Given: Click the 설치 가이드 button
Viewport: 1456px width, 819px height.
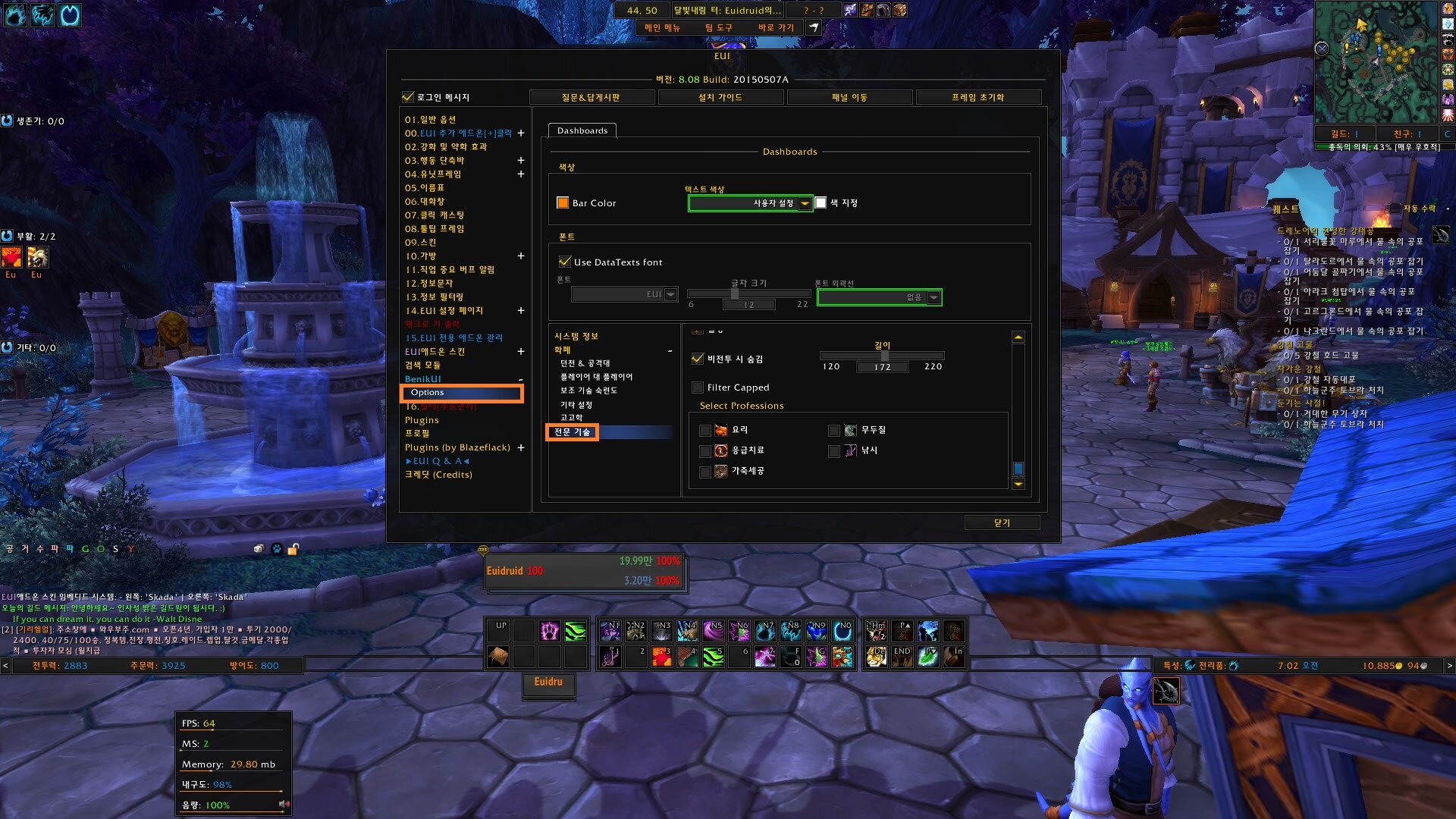Looking at the screenshot, I should click(x=720, y=97).
